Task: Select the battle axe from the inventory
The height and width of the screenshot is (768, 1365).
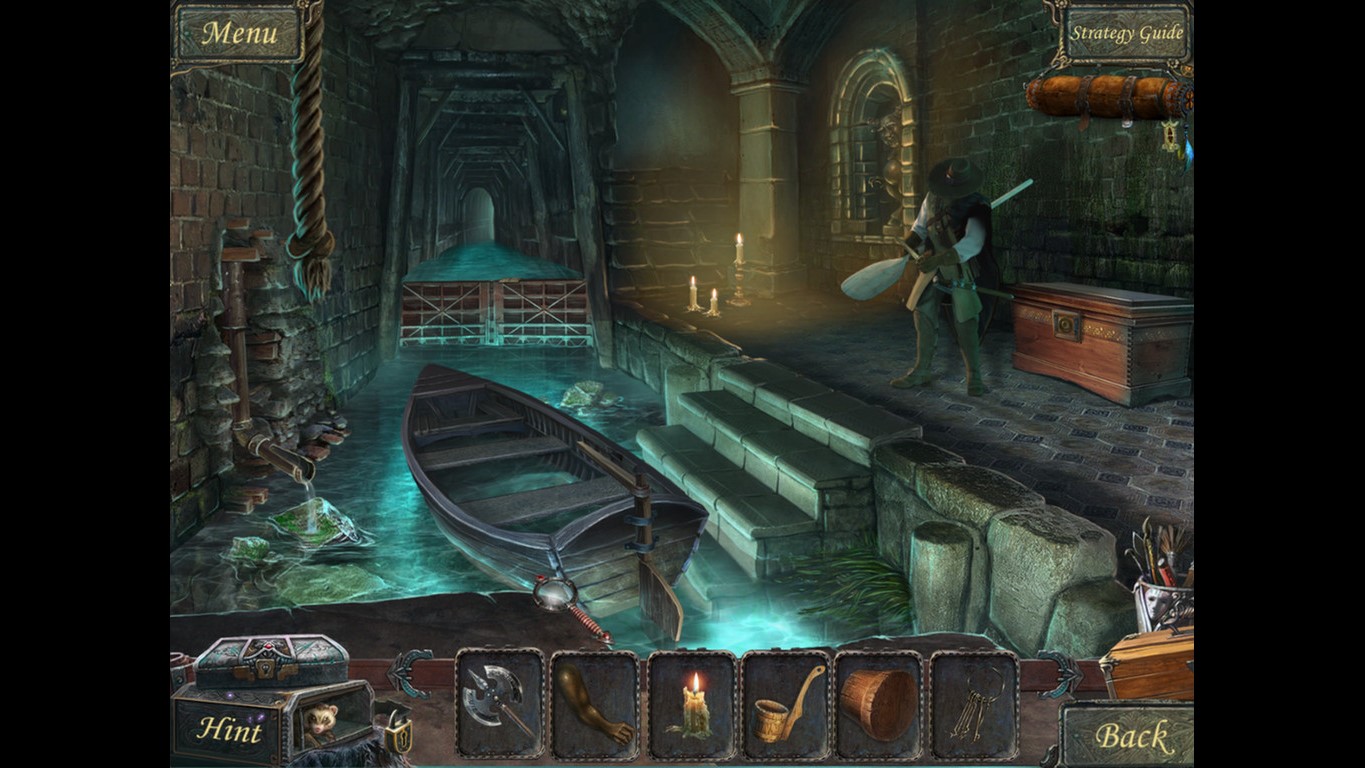Action: (x=497, y=701)
